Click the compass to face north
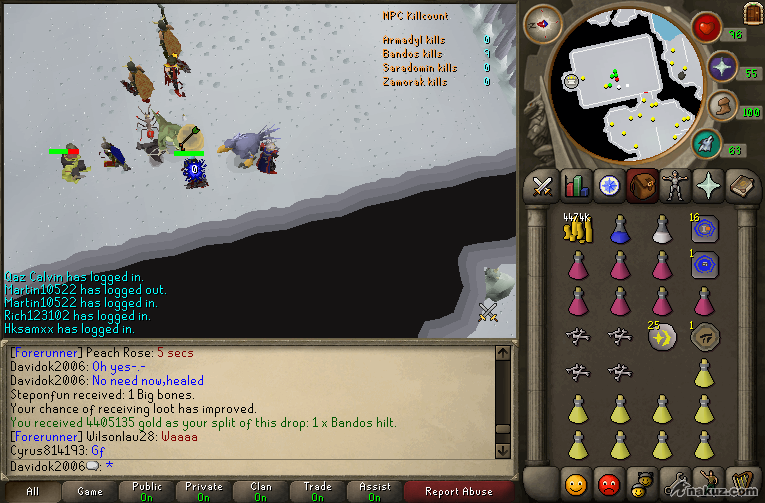The image size is (765, 503). [543, 24]
